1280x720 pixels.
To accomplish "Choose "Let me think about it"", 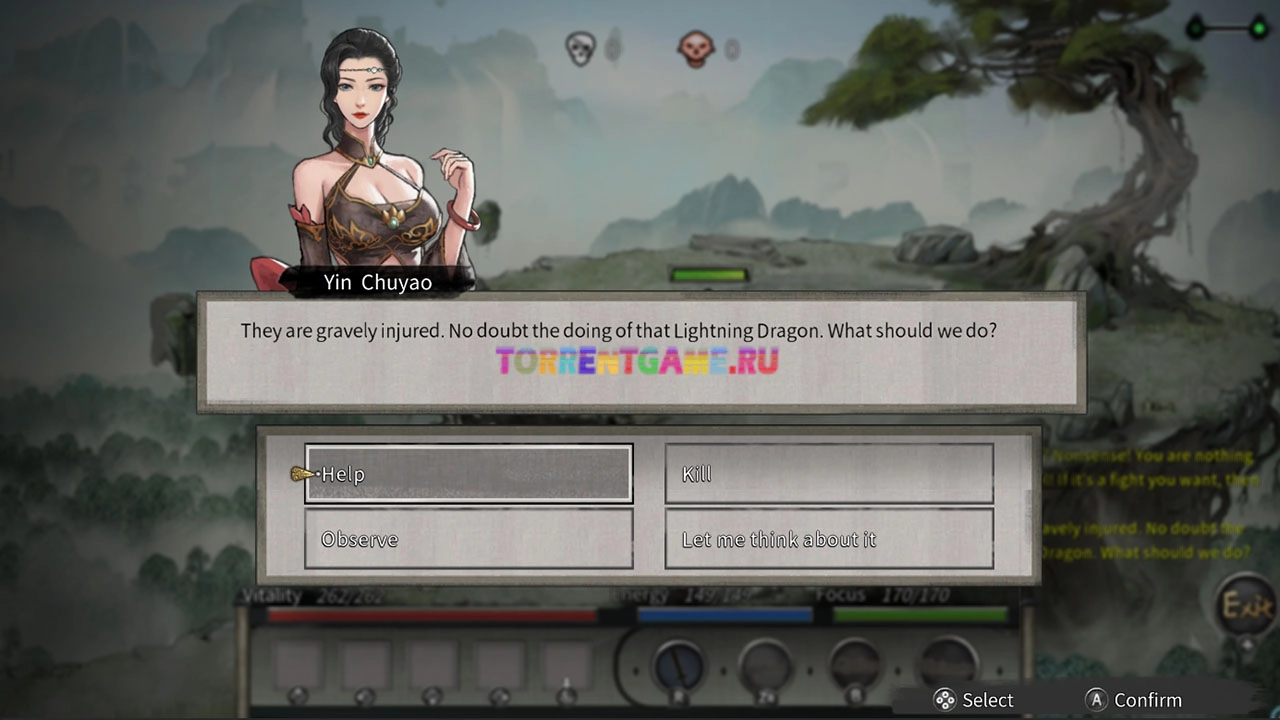I will (x=829, y=539).
